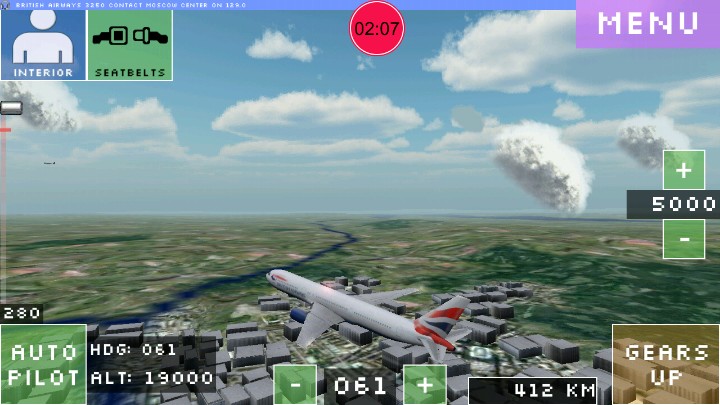Increase heading with the plus beside 061
The image size is (720, 405).
[x=425, y=385]
